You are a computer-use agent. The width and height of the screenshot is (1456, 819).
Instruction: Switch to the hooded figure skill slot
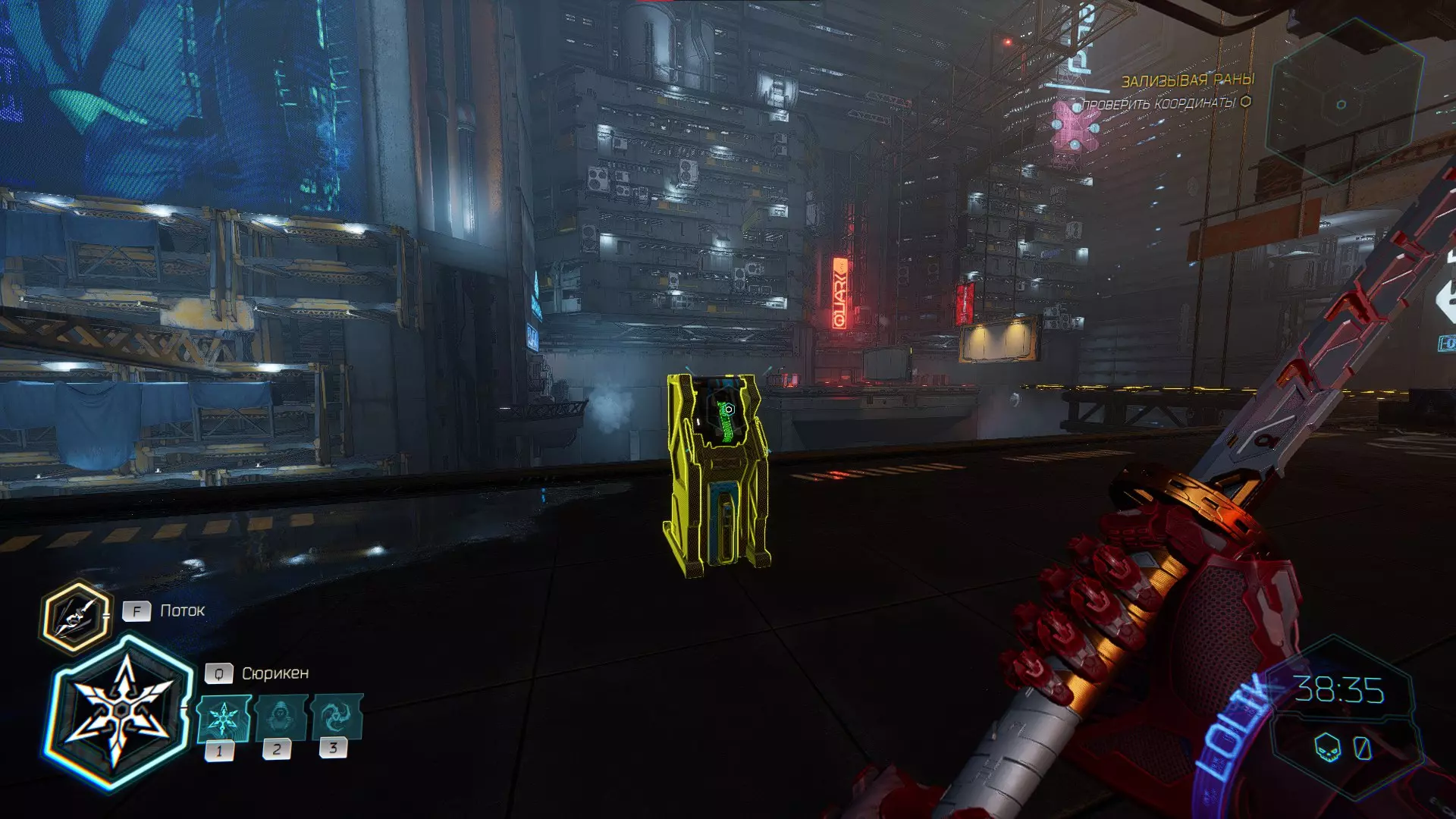coord(280,717)
